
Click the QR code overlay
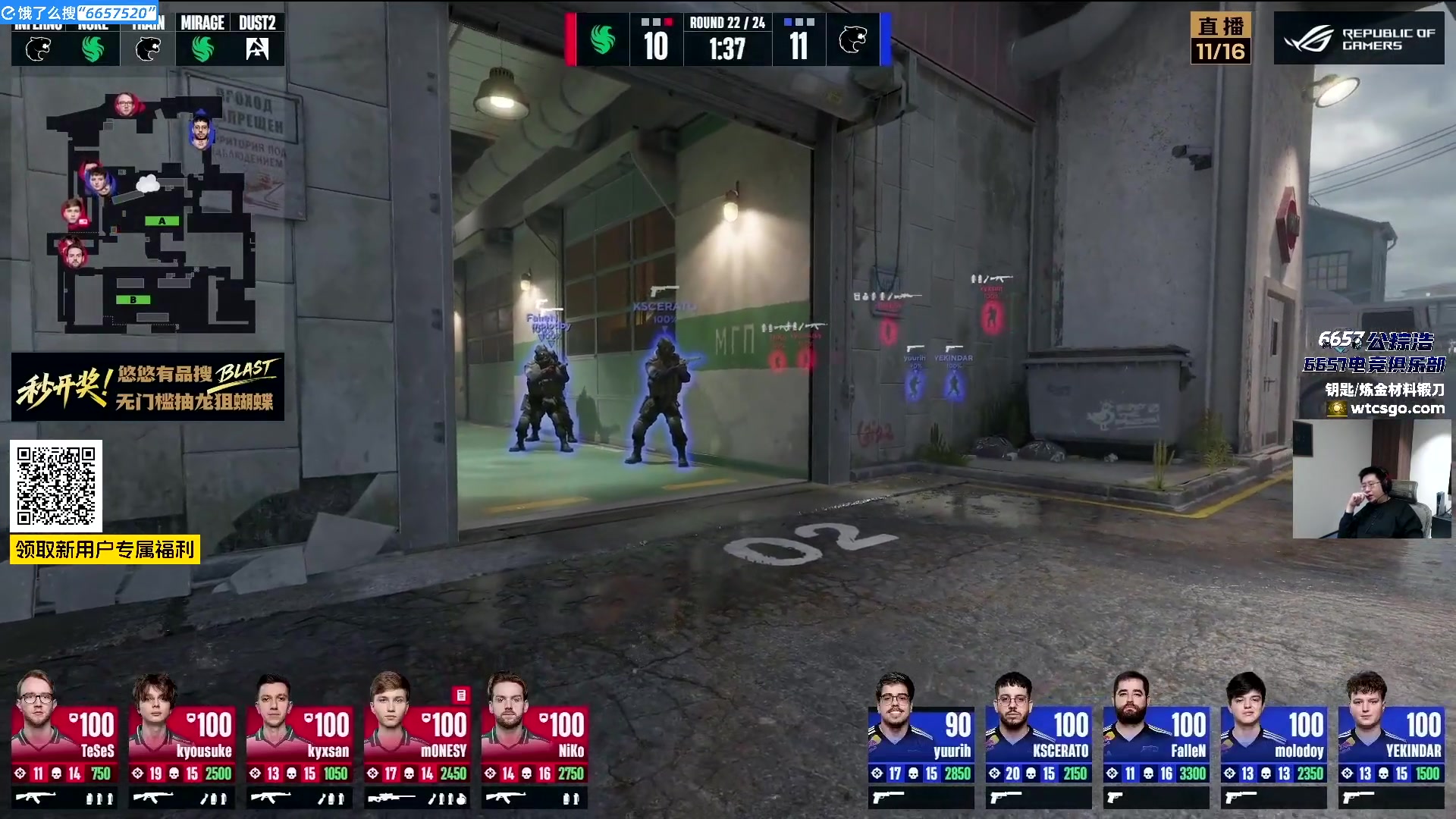point(56,486)
